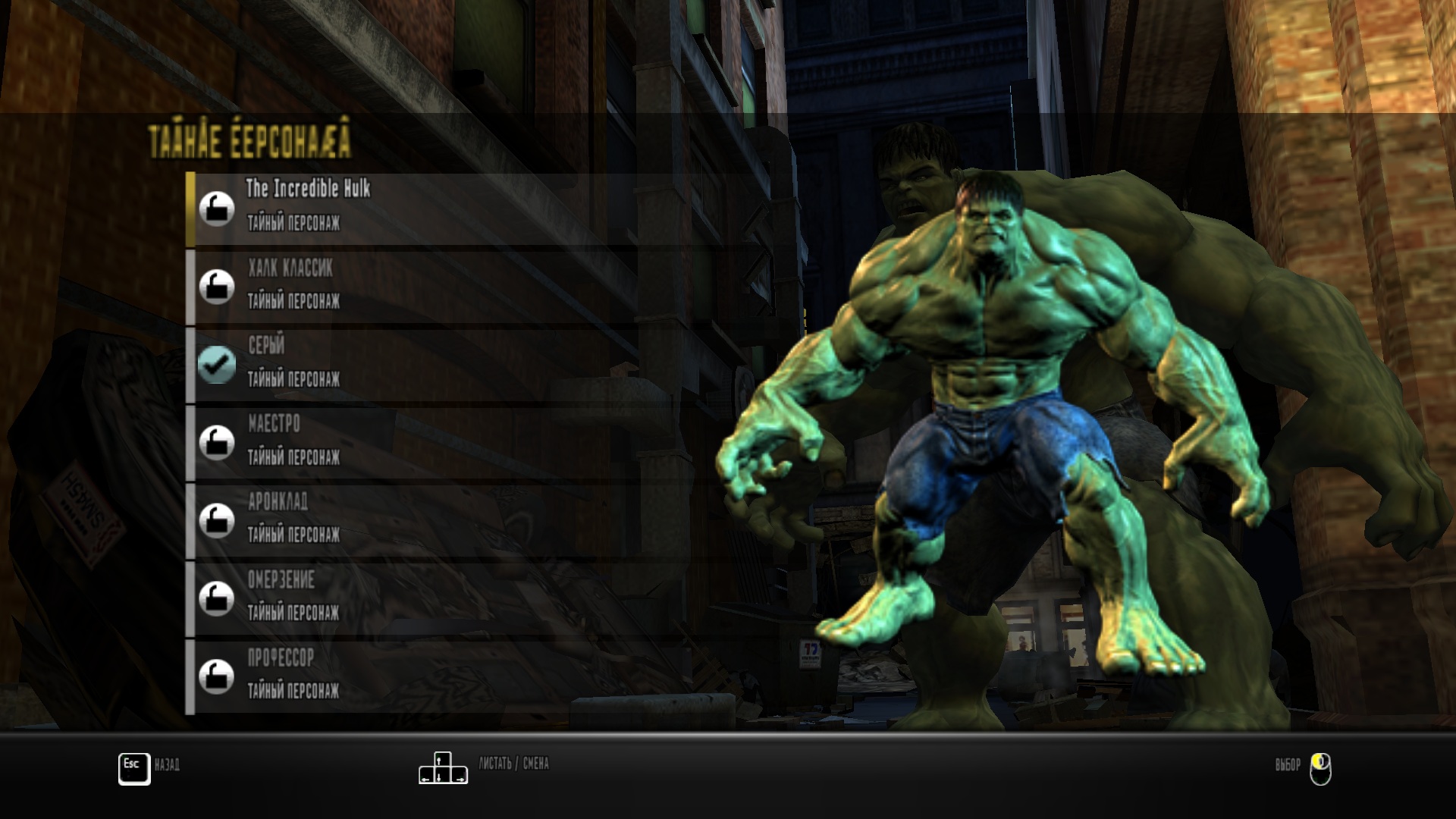Click the green checkmark on Серый character
Viewport: 1456px width, 819px height.
216,364
